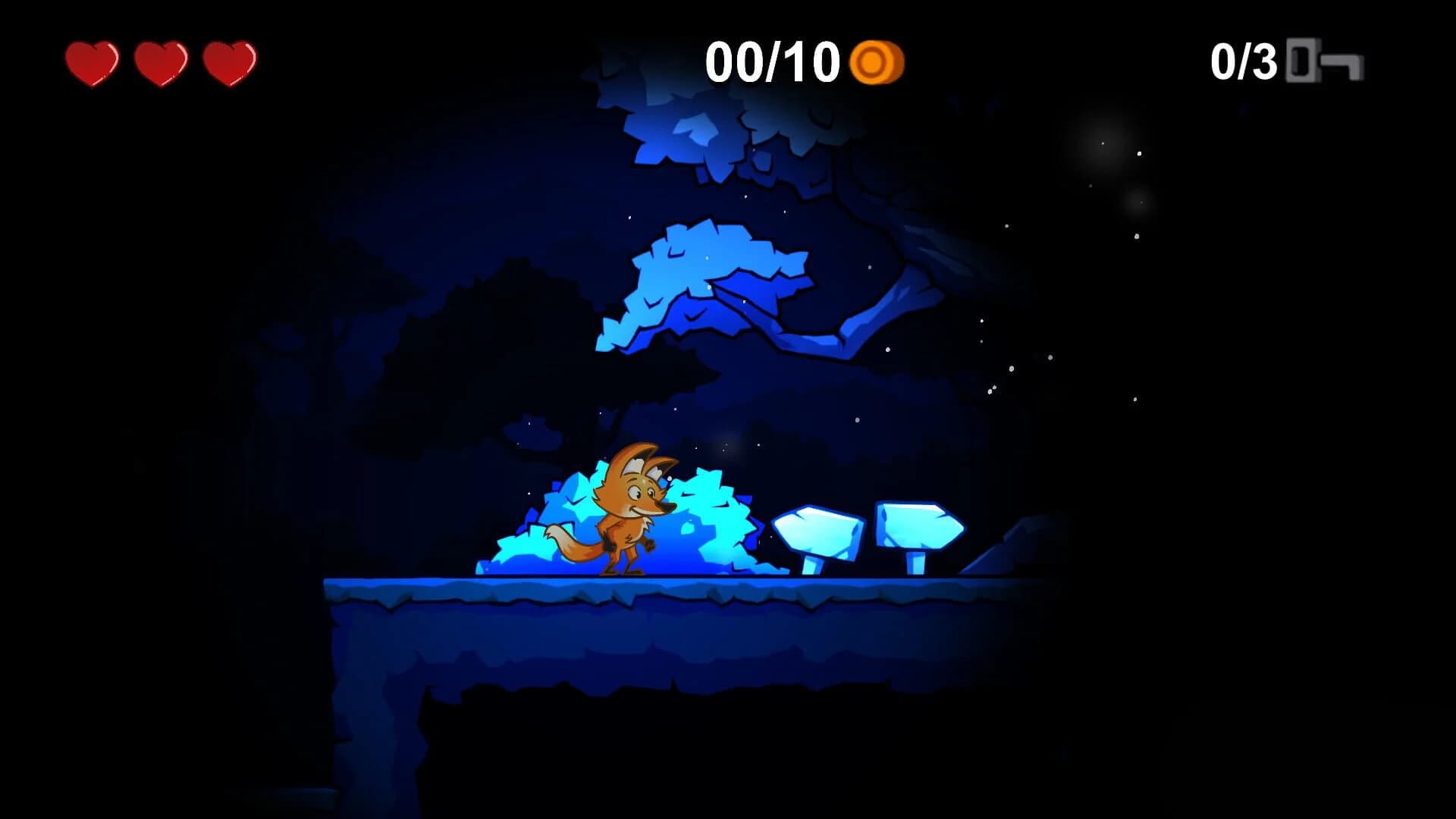Select the first red heart icon
Viewport: 1456px width, 819px height.
[x=91, y=64]
